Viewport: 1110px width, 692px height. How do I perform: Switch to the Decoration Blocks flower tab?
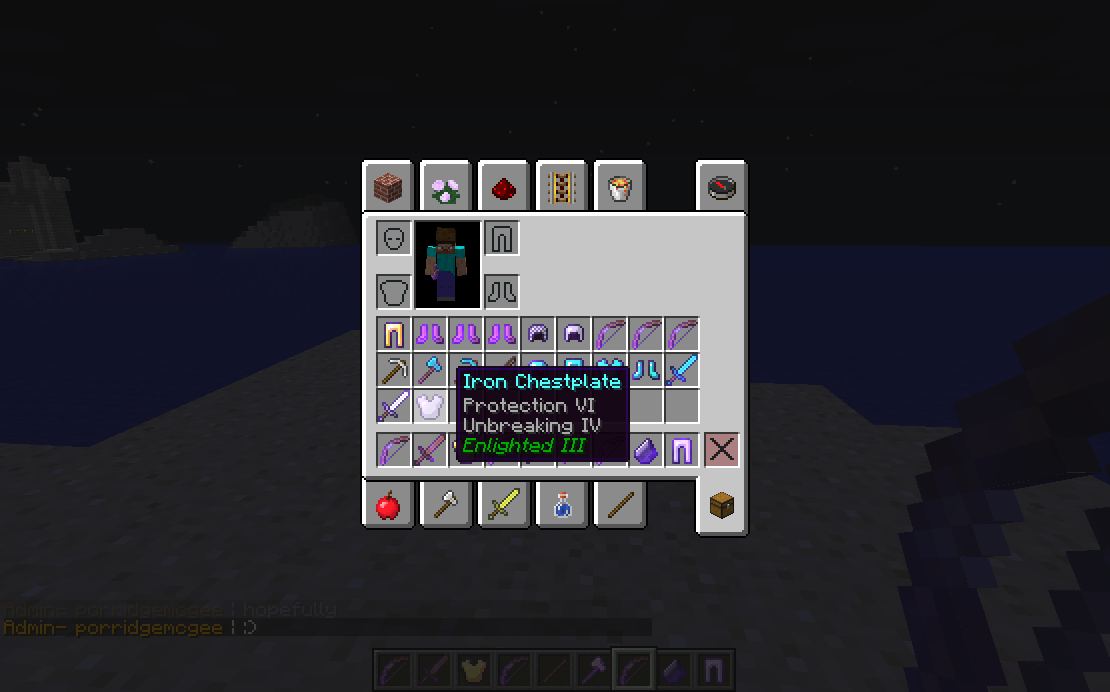tap(445, 187)
